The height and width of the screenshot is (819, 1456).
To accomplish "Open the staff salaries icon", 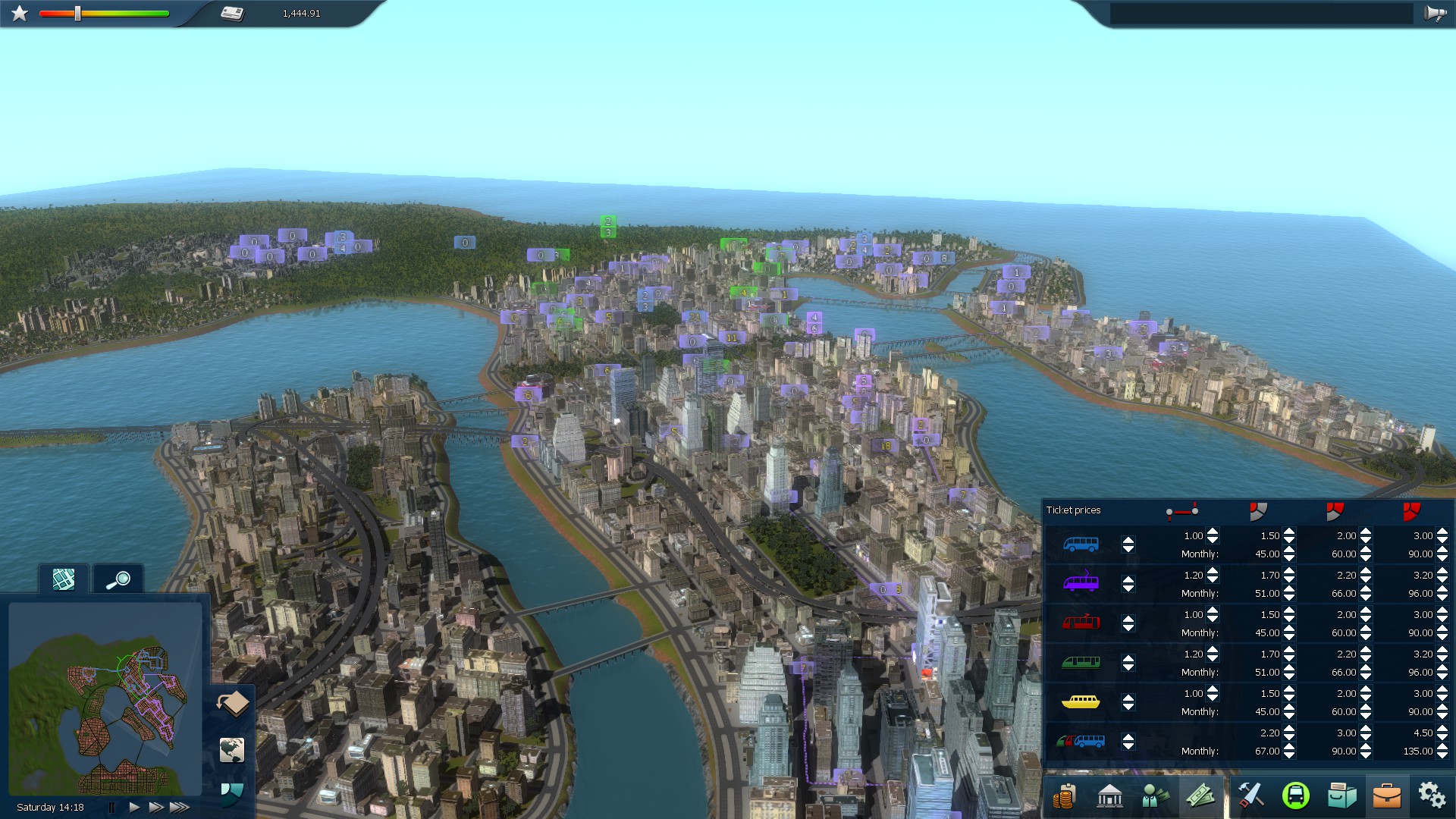I will 1156,797.
